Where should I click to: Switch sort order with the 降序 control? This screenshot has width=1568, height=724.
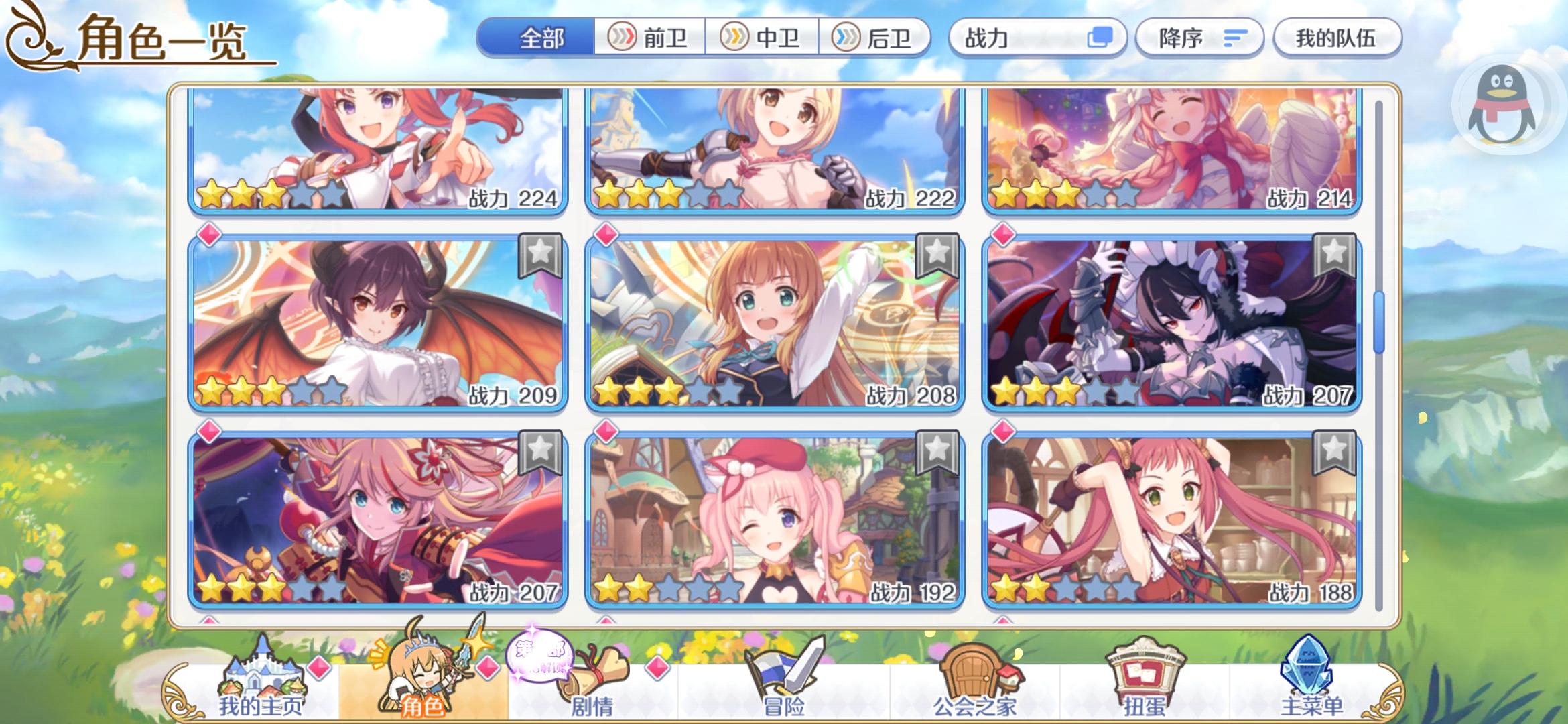click(x=1199, y=38)
